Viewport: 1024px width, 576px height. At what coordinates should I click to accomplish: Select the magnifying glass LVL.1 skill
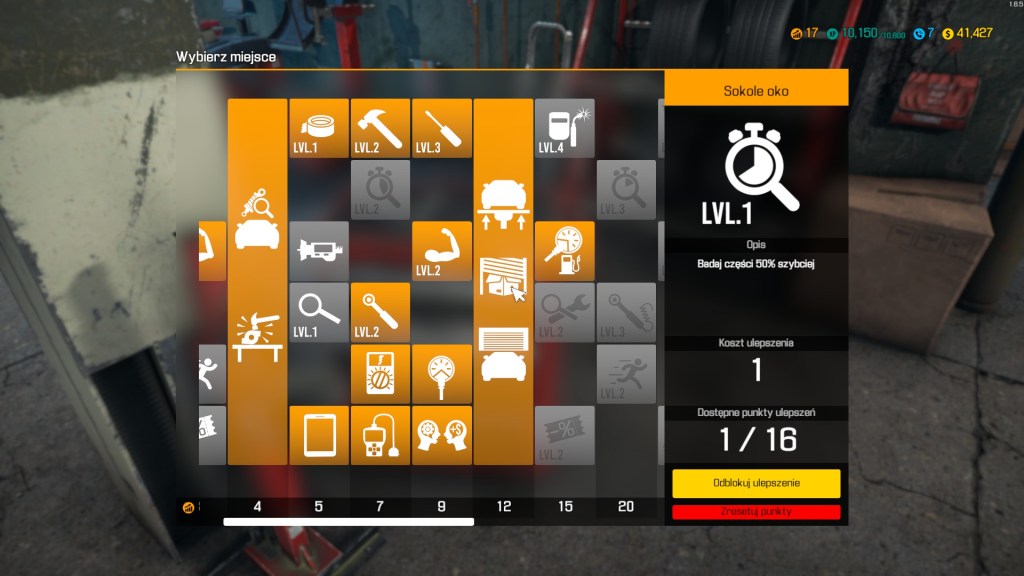point(319,312)
